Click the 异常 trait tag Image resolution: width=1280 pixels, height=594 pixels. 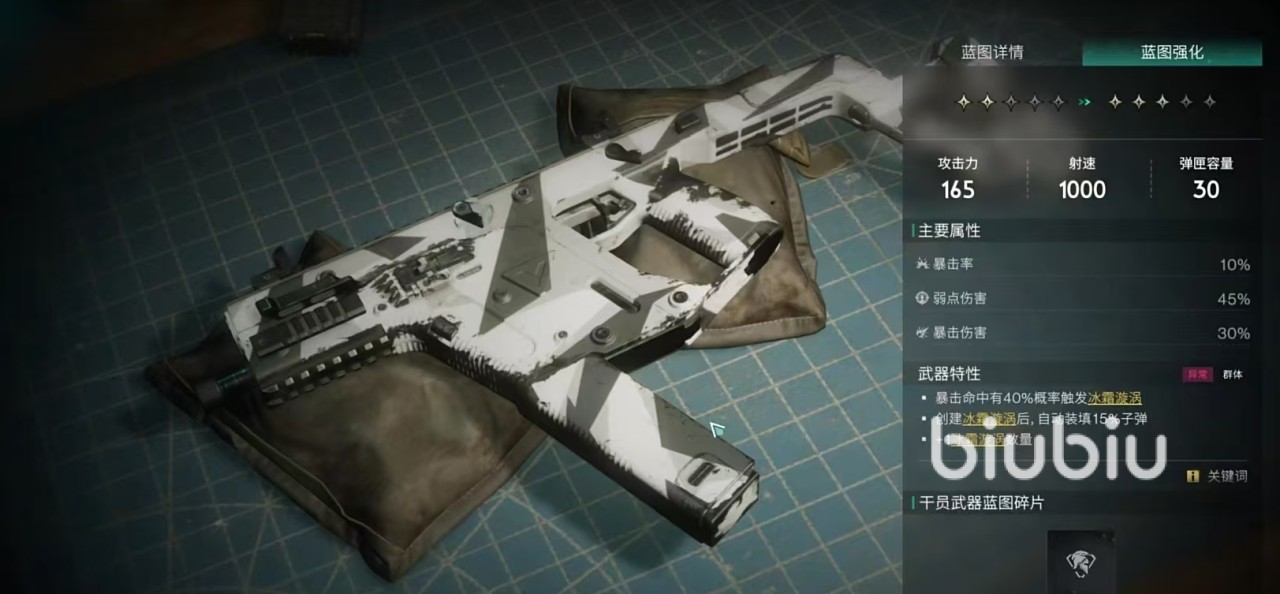pyautogui.click(x=1197, y=375)
